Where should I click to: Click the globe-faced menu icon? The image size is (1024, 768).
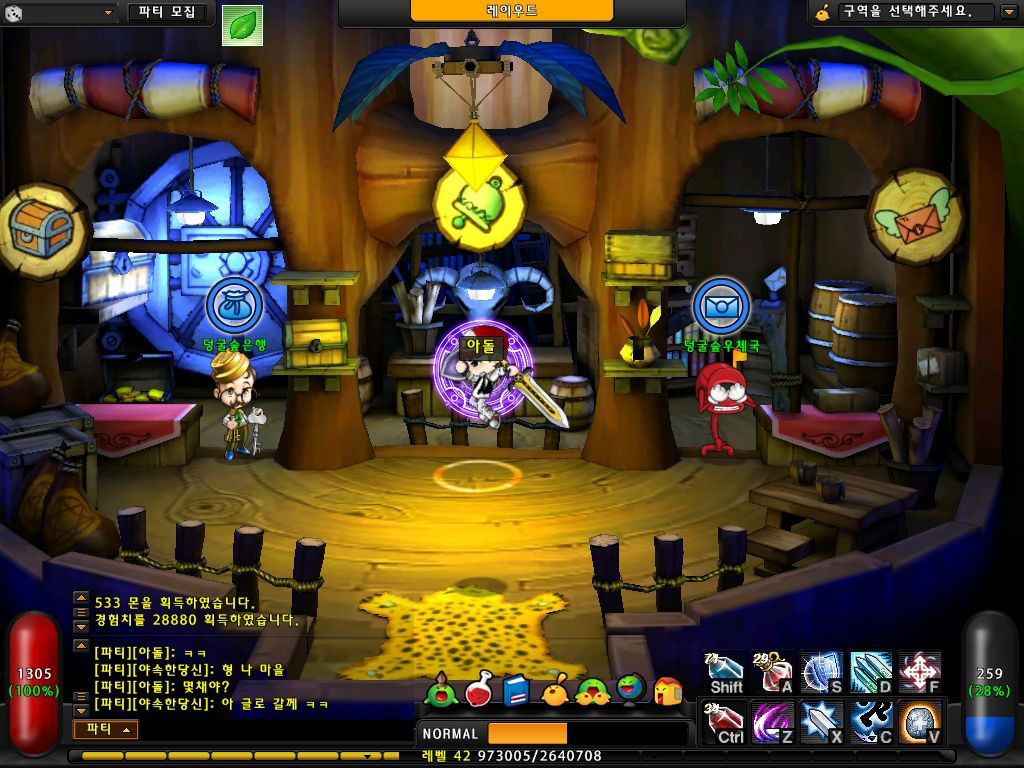point(630,689)
